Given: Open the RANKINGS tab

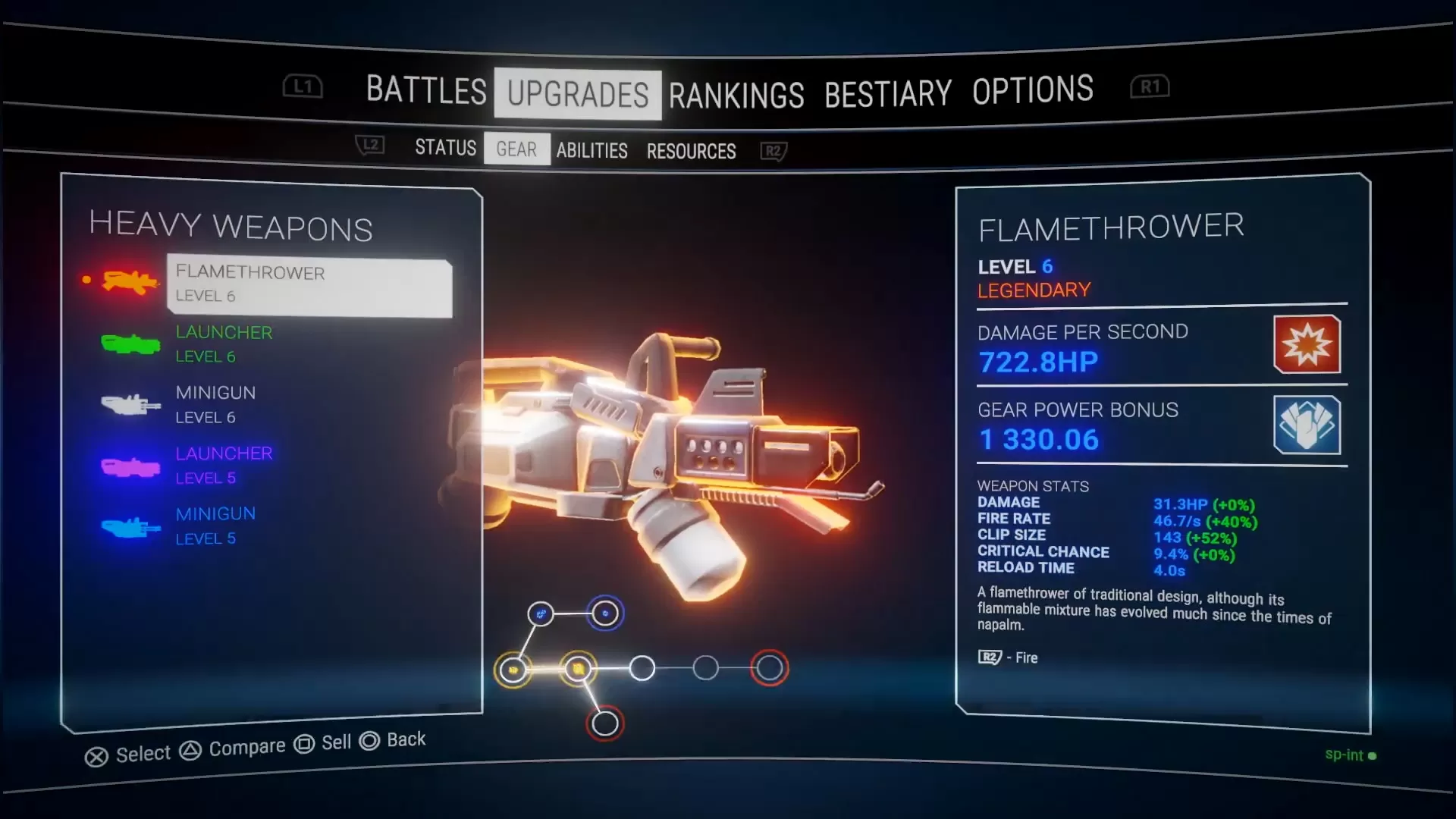Looking at the screenshot, I should click(x=736, y=96).
